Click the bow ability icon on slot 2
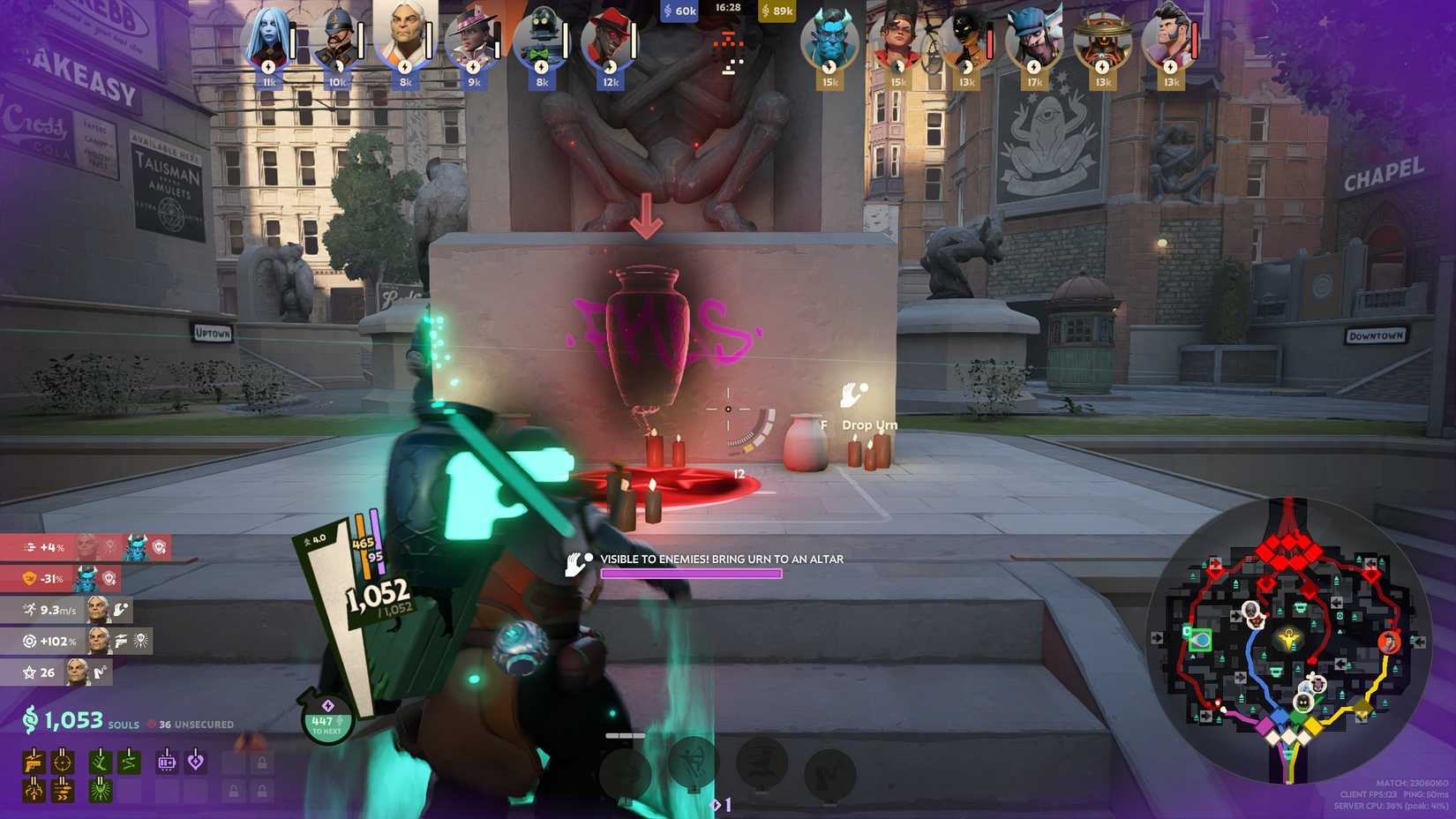The image size is (1456, 819). click(693, 764)
